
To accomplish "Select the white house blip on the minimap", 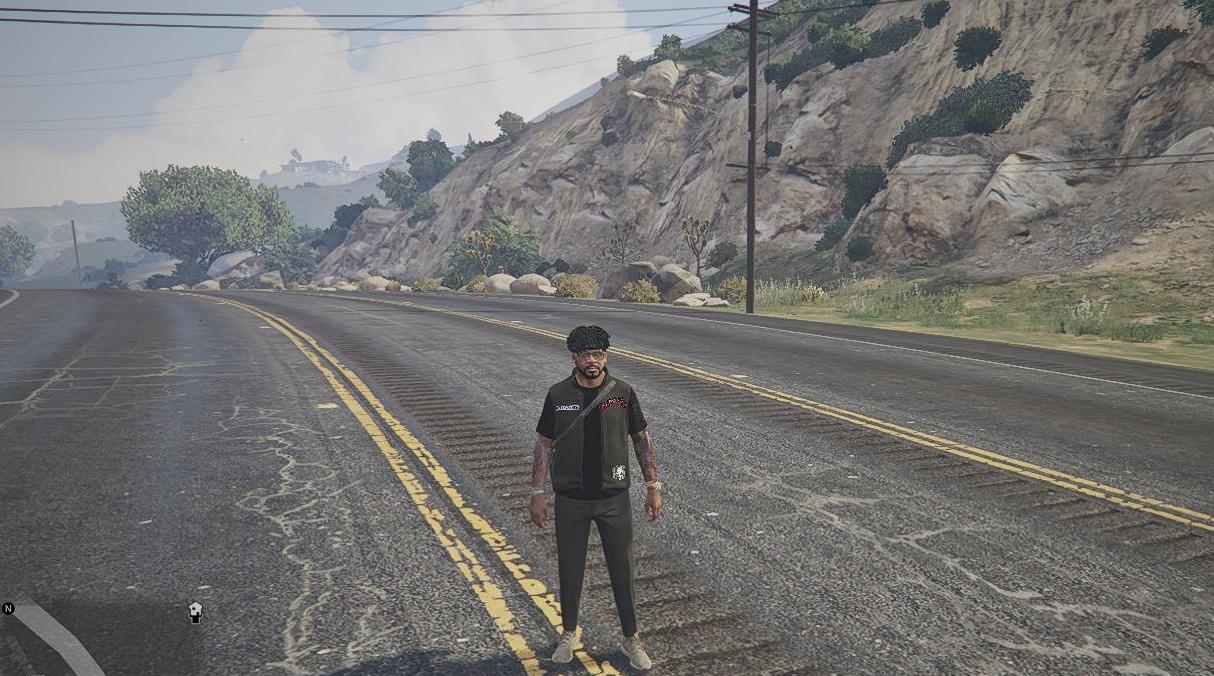I will point(196,612).
